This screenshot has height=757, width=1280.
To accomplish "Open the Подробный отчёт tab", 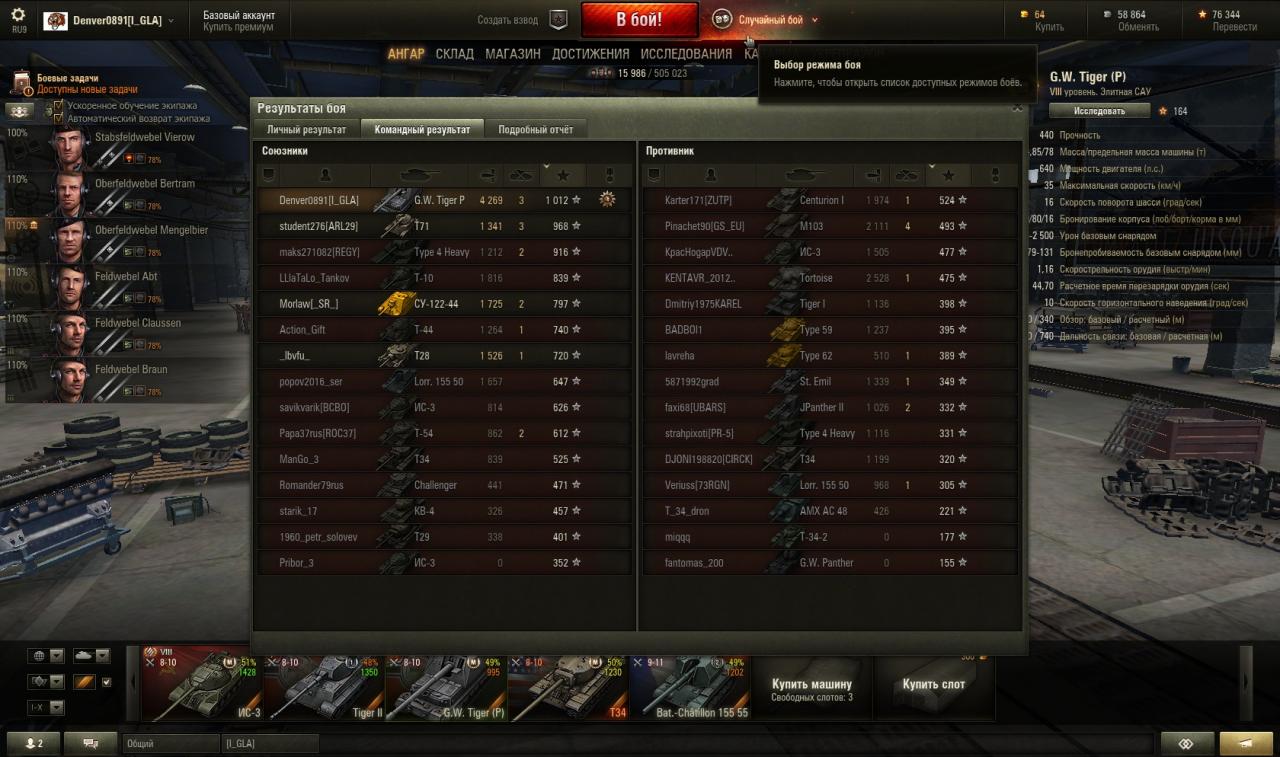I will click(536, 129).
